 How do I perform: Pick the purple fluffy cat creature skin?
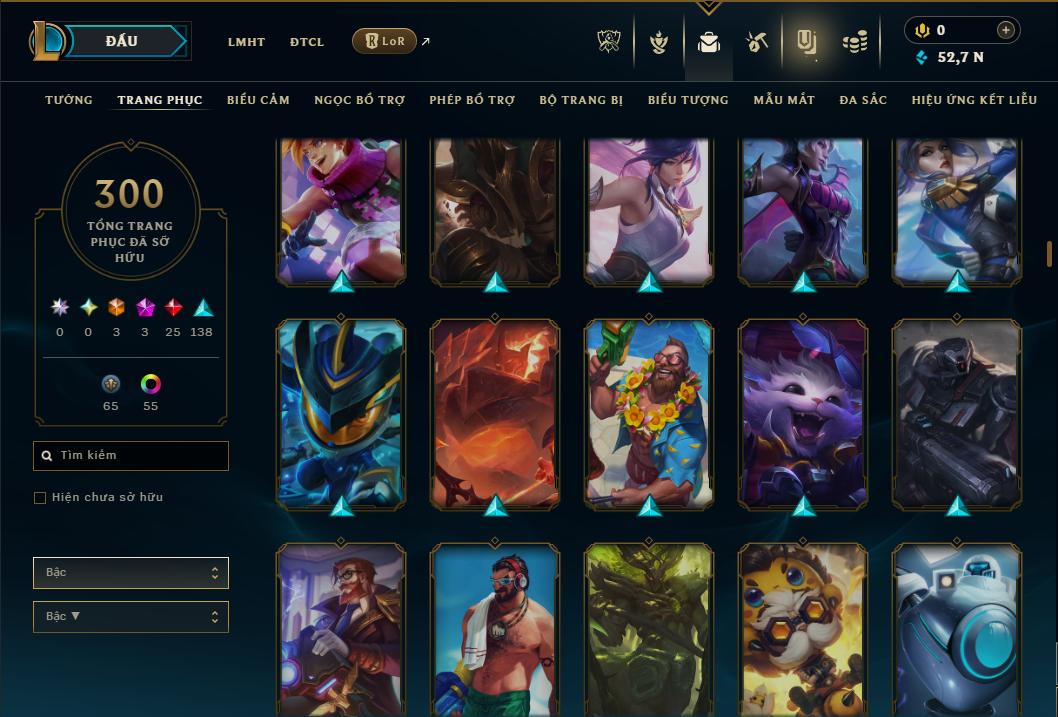[x=803, y=412]
